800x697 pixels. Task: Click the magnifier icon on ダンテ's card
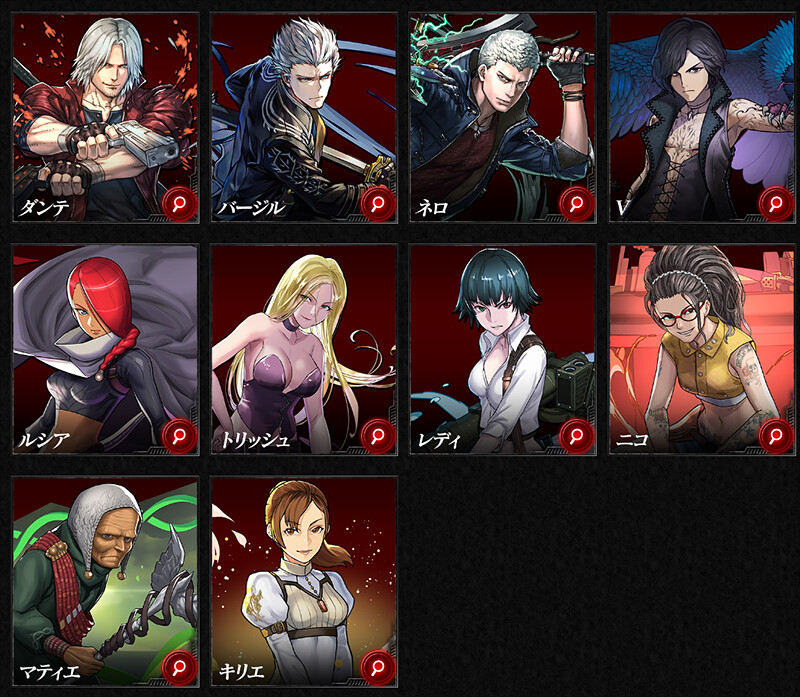(179, 204)
